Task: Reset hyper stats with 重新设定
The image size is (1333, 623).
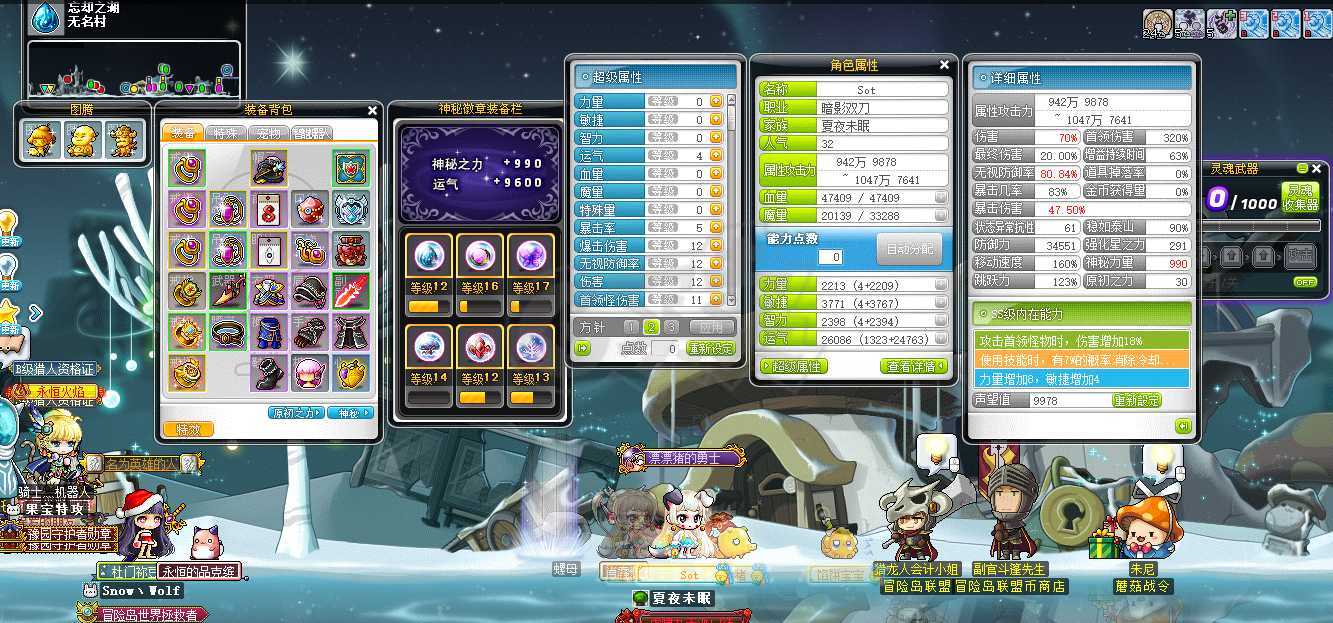Action: click(x=712, y=348)
